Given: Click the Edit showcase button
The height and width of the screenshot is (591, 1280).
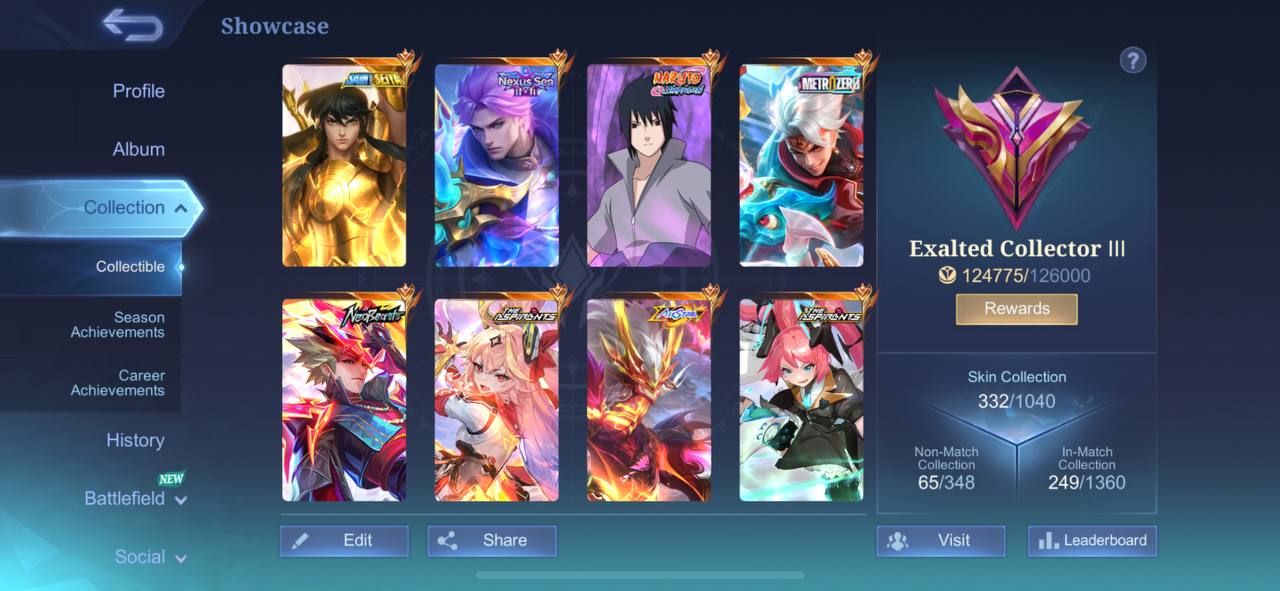Looking at the screenshot, I should (344, 541).
